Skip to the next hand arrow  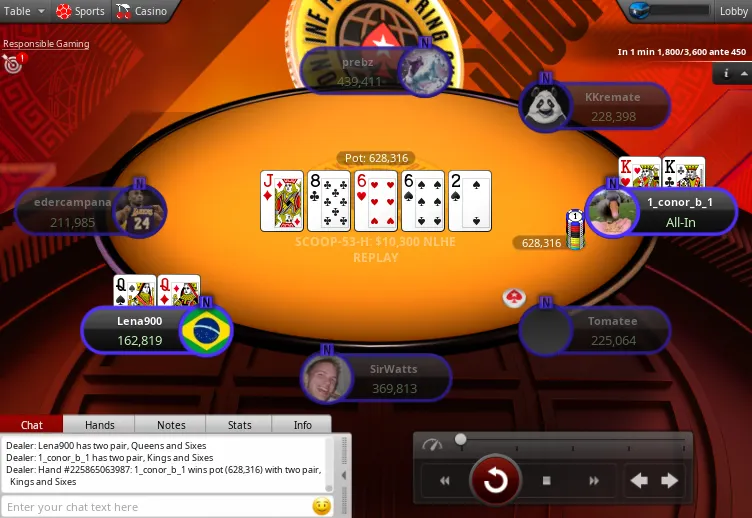pyautogui.click(x=670, y=481)
